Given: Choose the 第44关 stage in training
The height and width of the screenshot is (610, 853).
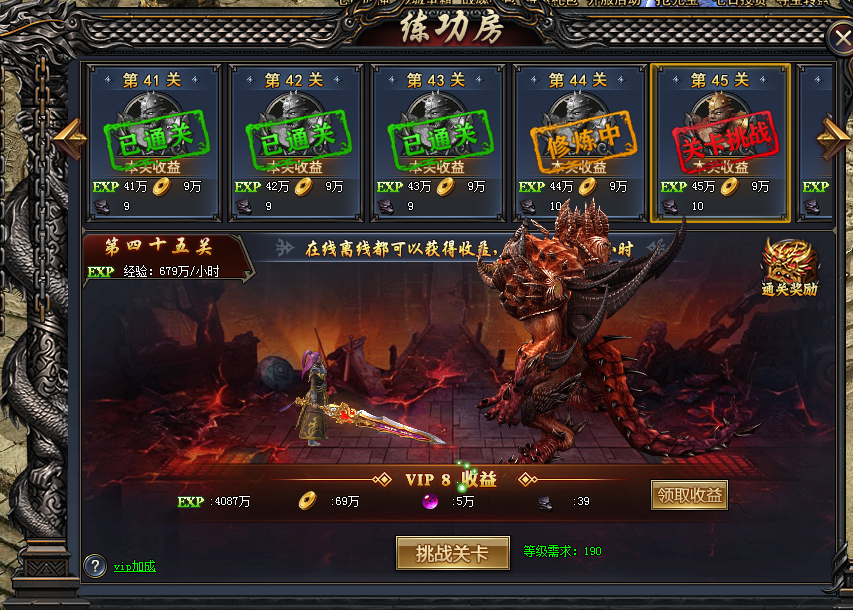Looking at the screenshot, I should [579, 142].
